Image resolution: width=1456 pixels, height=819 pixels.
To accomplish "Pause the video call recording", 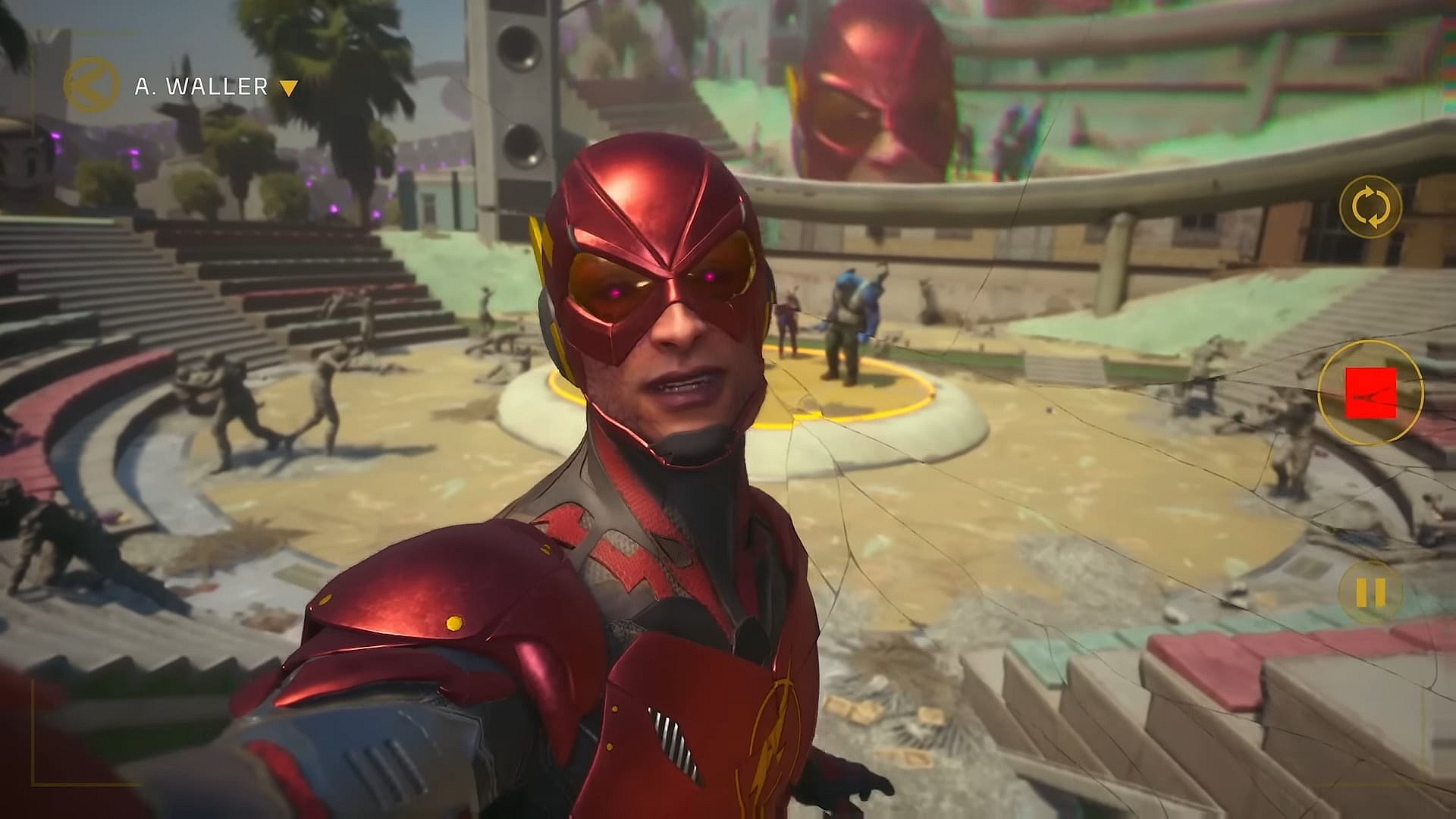I will [x=1370, y=592].
